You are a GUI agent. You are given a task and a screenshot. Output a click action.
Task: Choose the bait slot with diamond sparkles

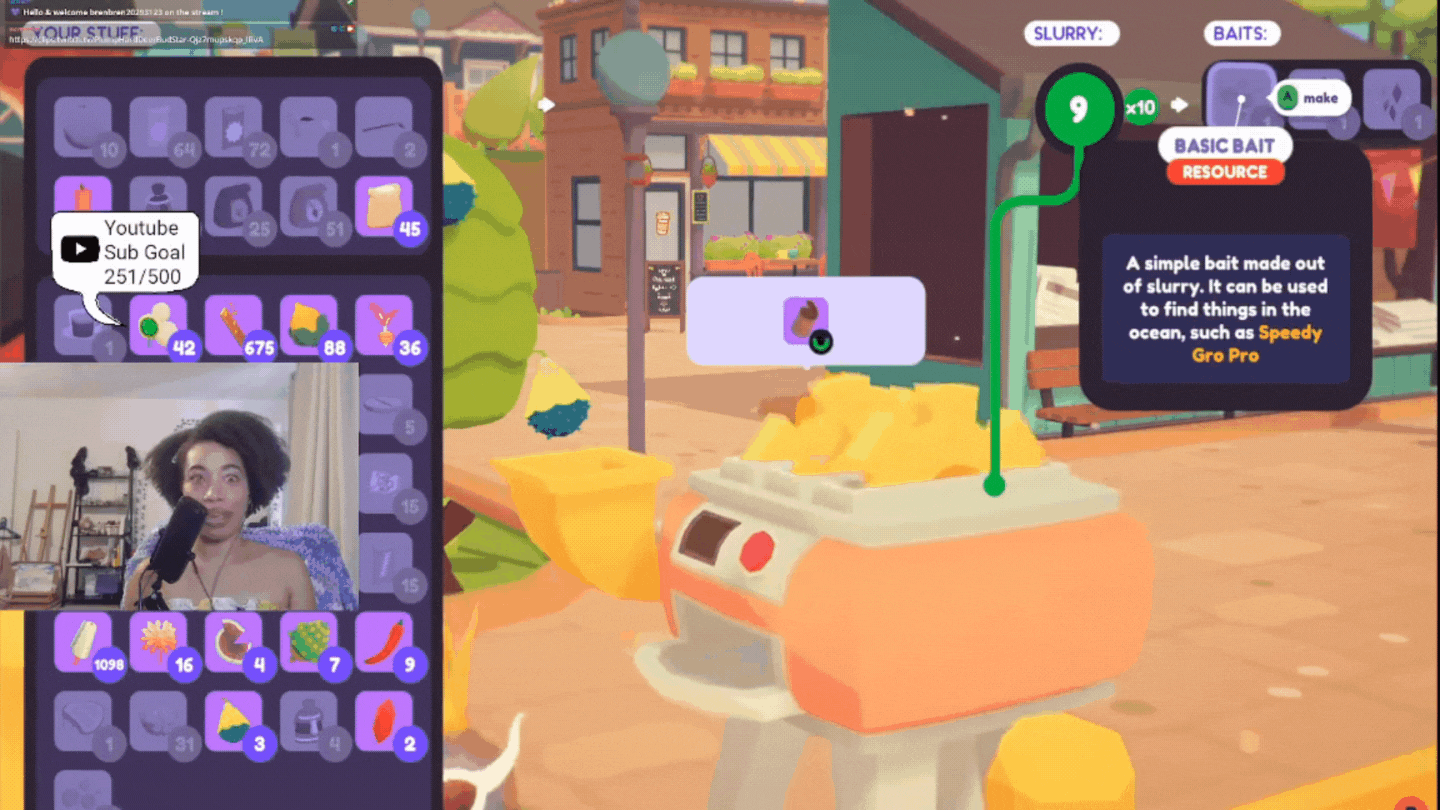tap(1391, 100)
